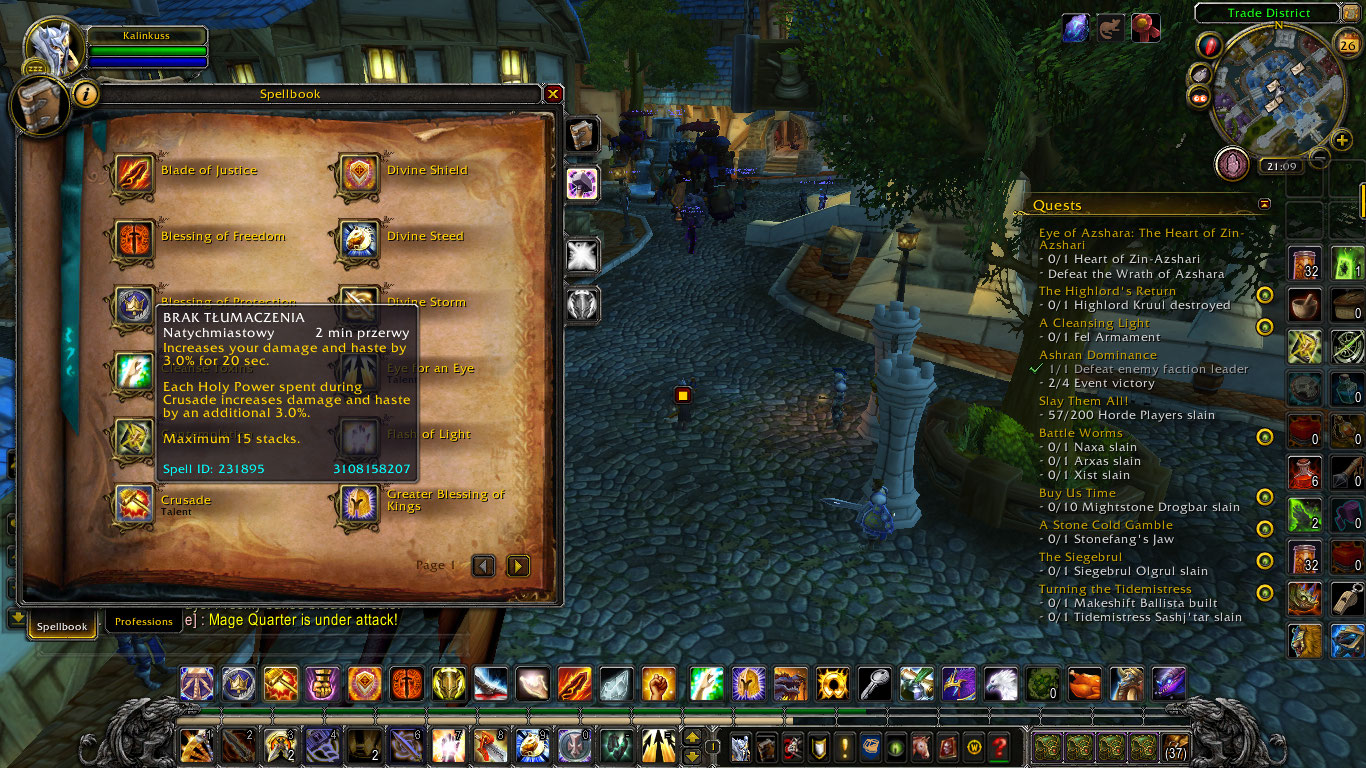The height and width of the screenshot is (768, 1366).
Task: Toggle the checkmark on Ashran Dominance quest
Action: click(1036, 368)
